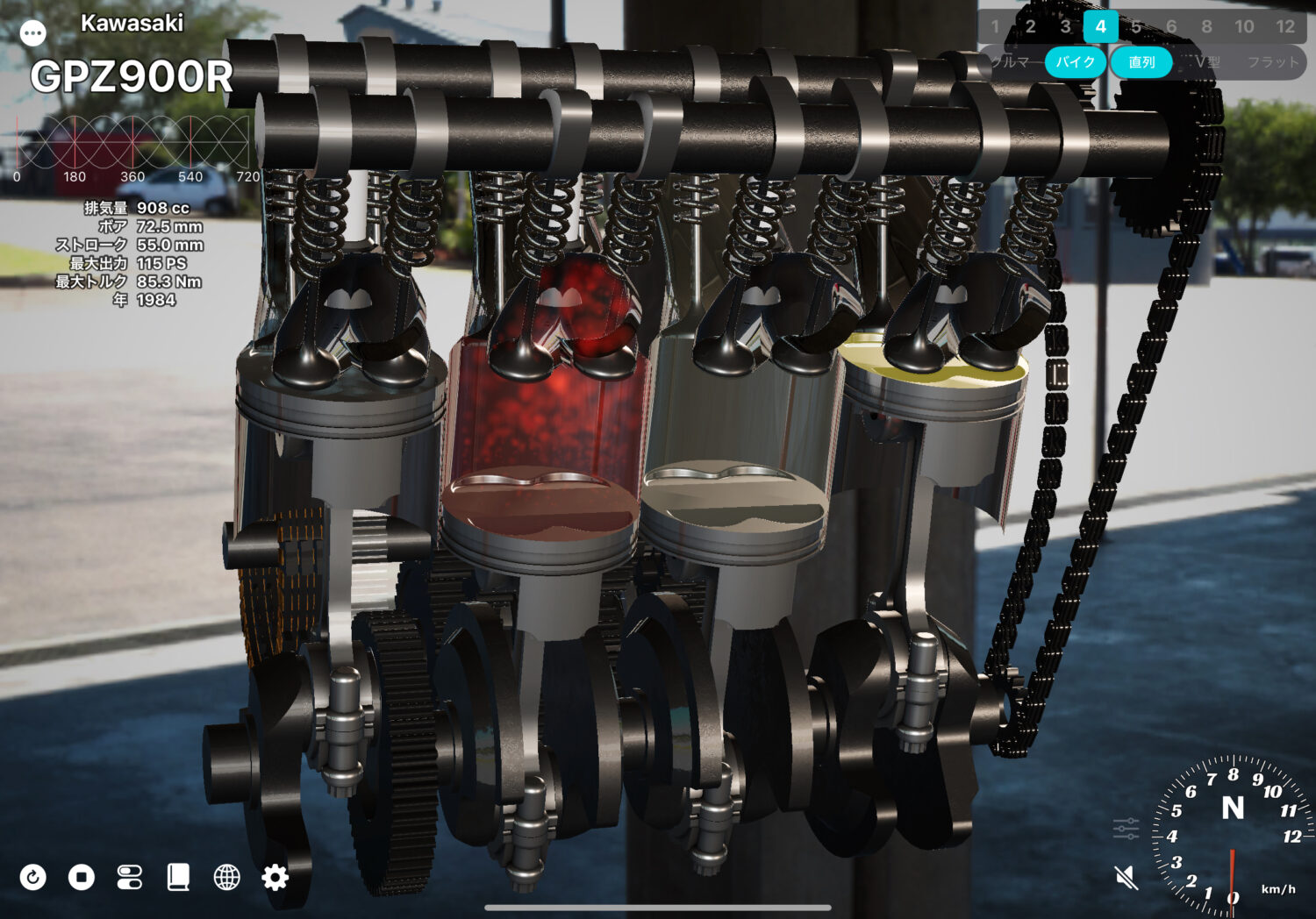Choose the 12-cylinder option
This screenshot has width=1316, height=919.
pos(1285,26)
